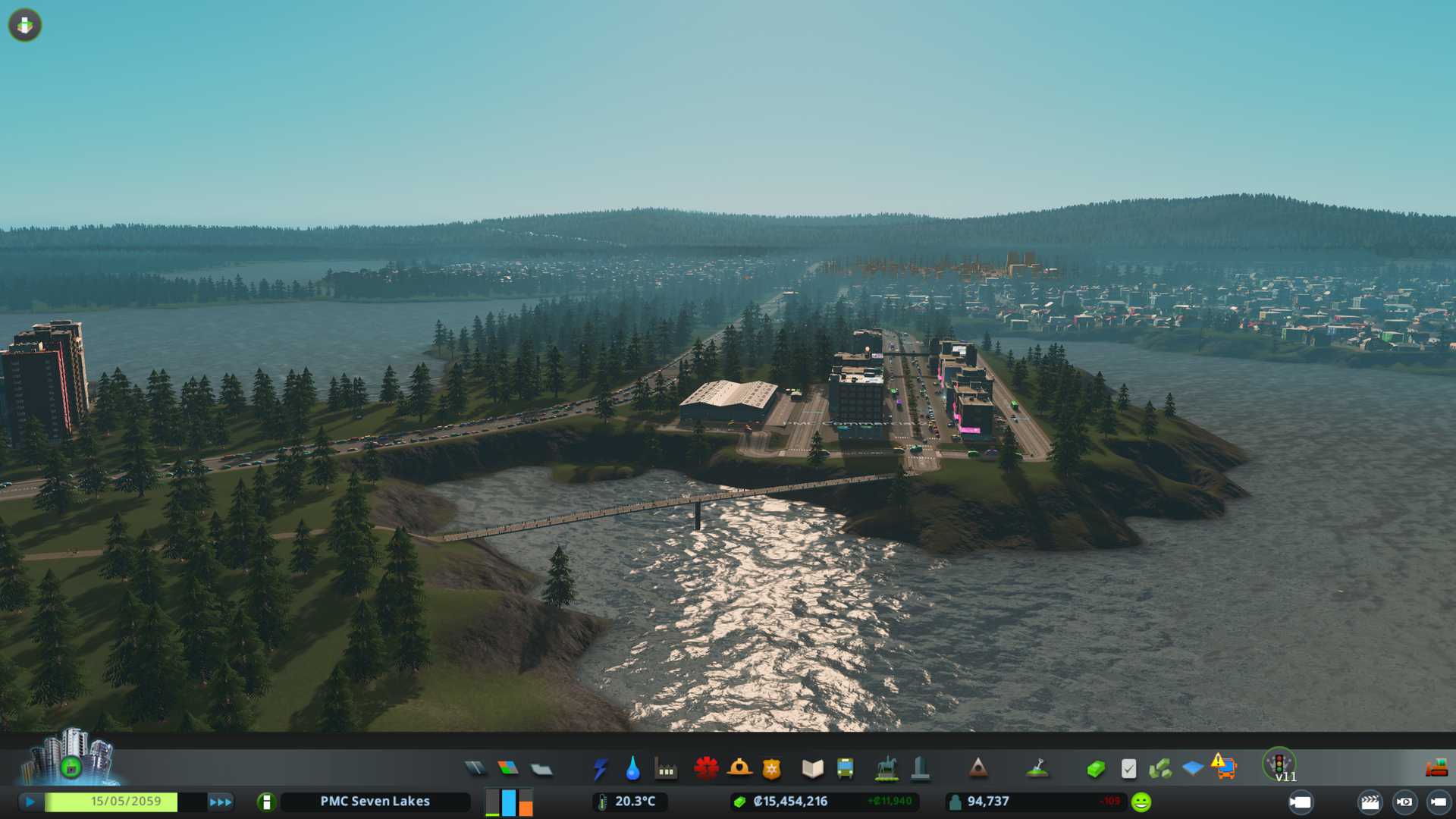The image size is (1456, 819).
Task: Open Water and Sewage droplet menu
Action: (632, 769)
